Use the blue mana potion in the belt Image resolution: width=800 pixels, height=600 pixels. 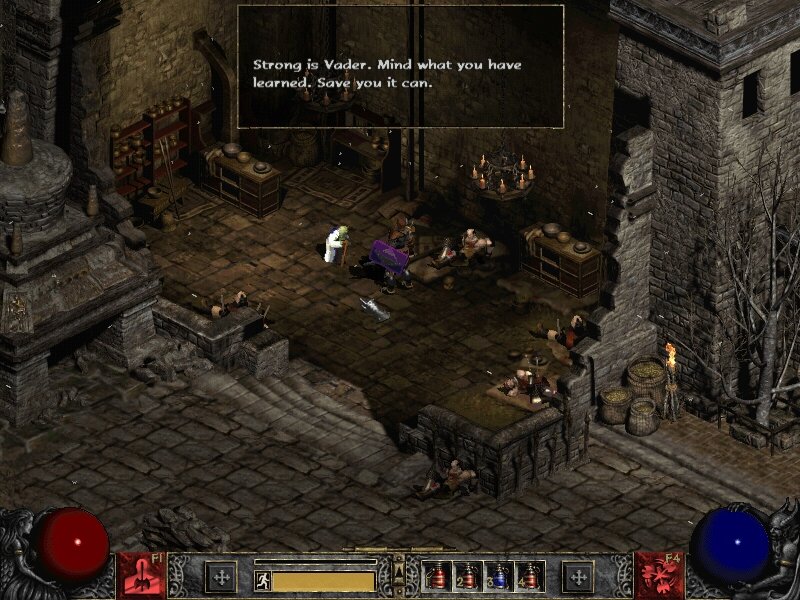point(497,576)
